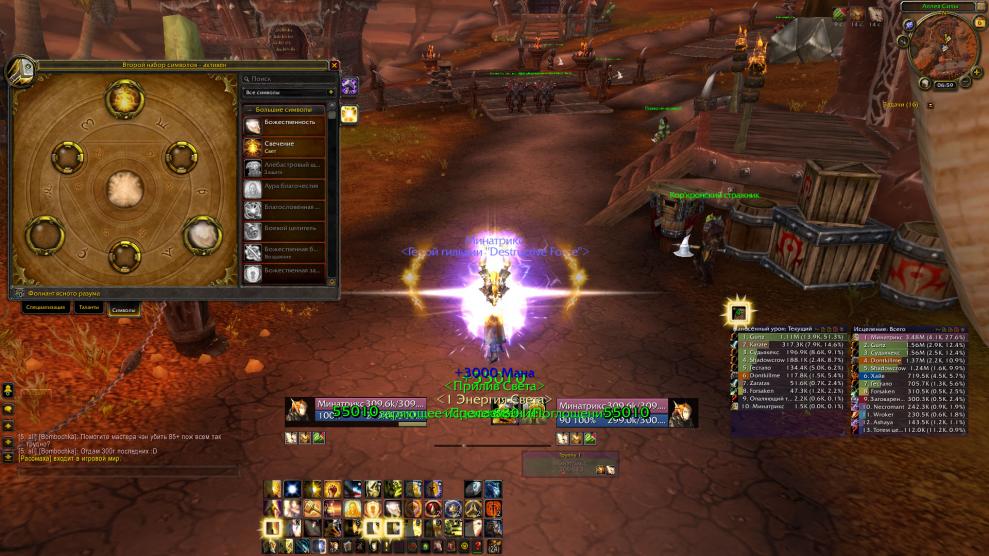Open the clock showing 06:59
Image resolution: width=989 pixels, height=556 pixels.
[x=945, y=85]
